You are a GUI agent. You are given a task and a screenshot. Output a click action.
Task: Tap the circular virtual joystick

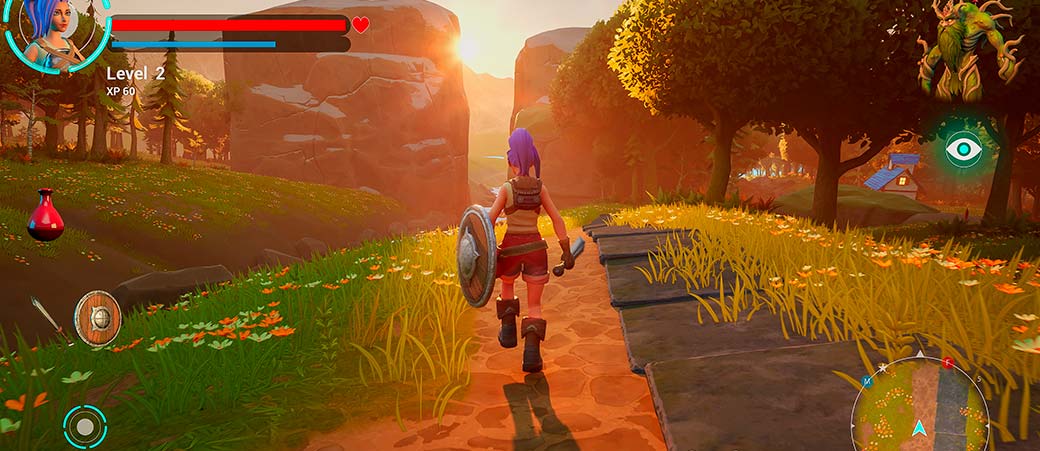(x=85, y=427)
